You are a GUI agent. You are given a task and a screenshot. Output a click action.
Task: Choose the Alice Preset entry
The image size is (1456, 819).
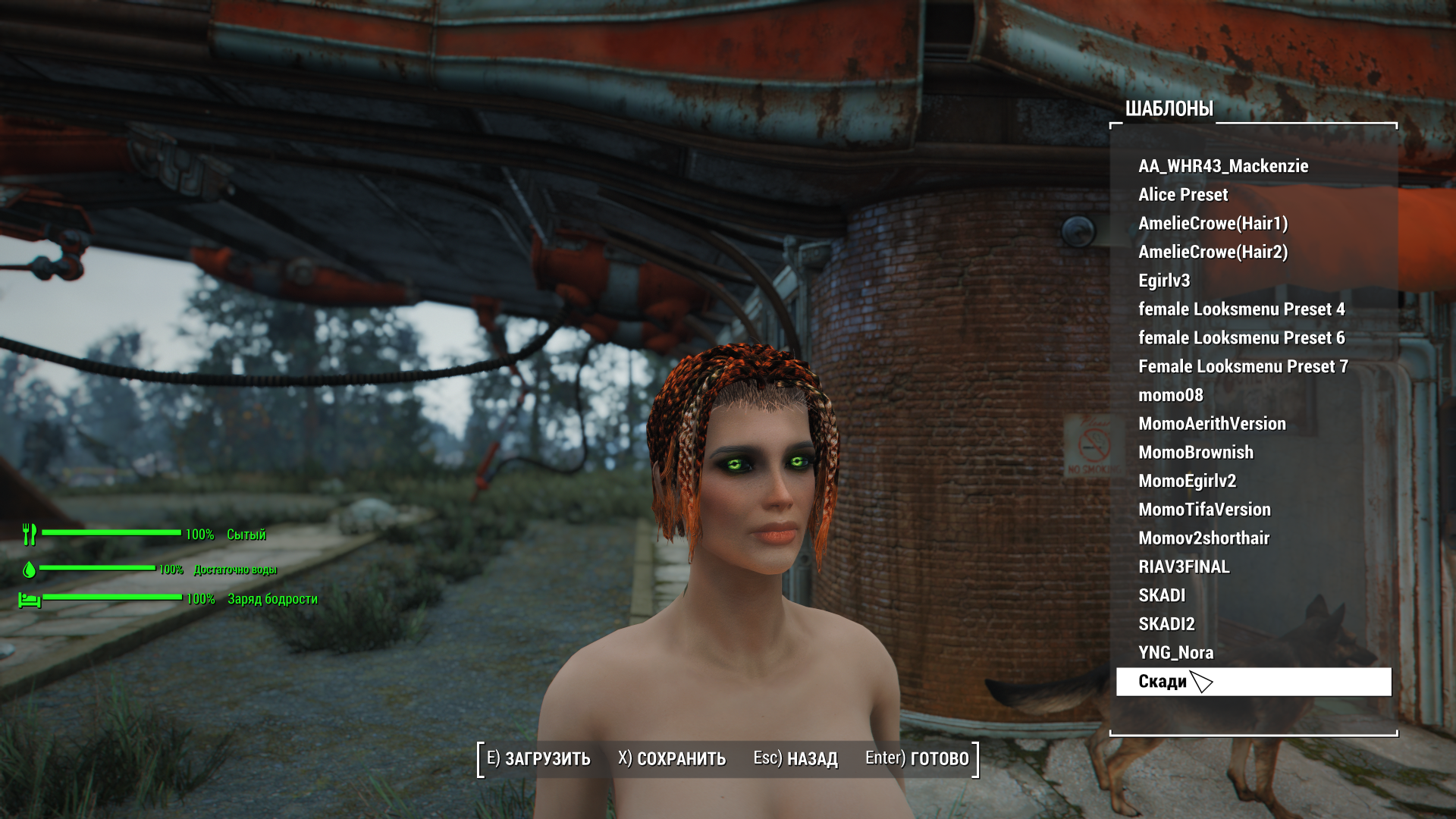click(1182, 195)
